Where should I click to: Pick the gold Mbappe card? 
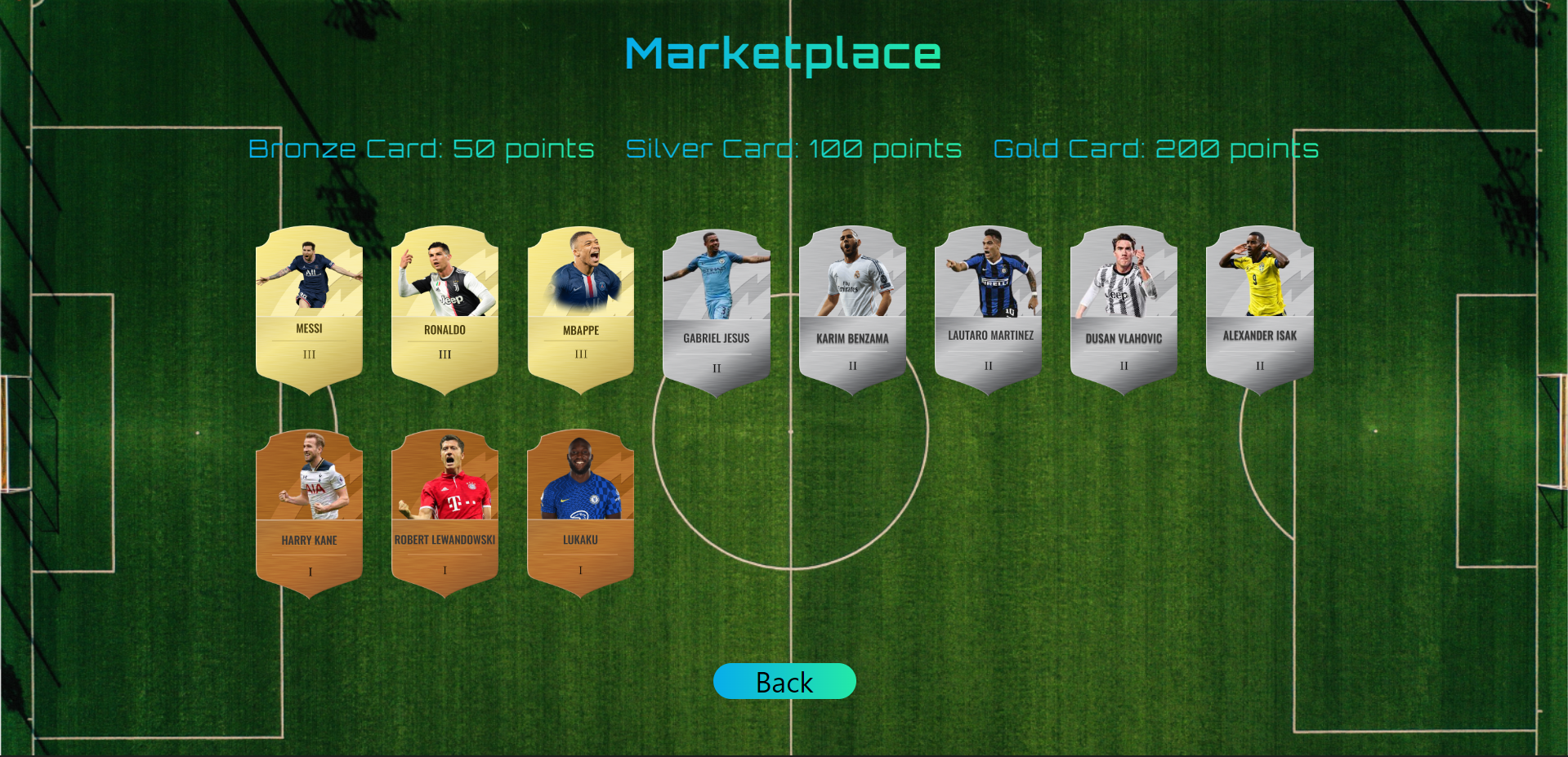pos(581,309)
